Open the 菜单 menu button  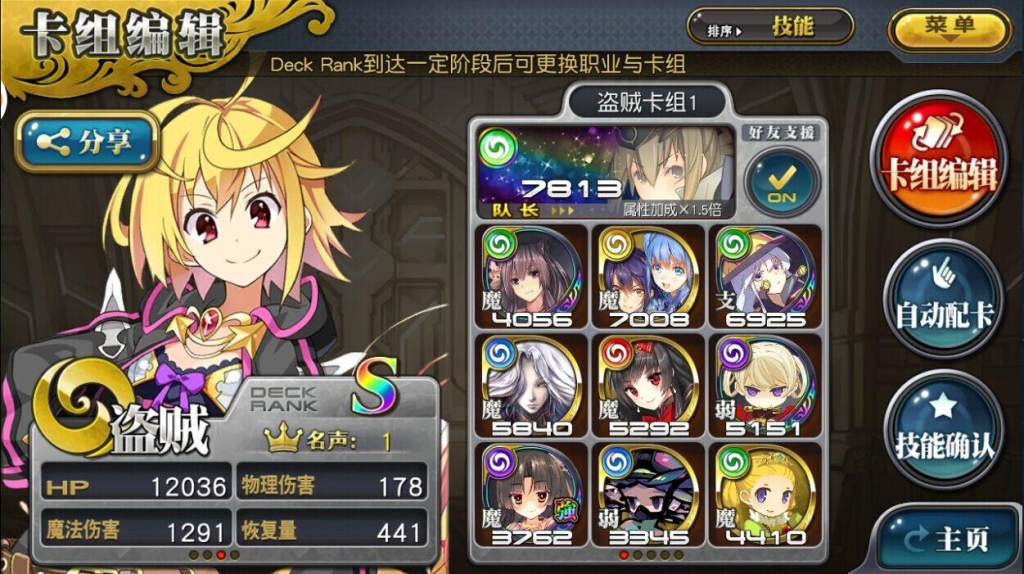pyautogui.click(x=949, y=29)
